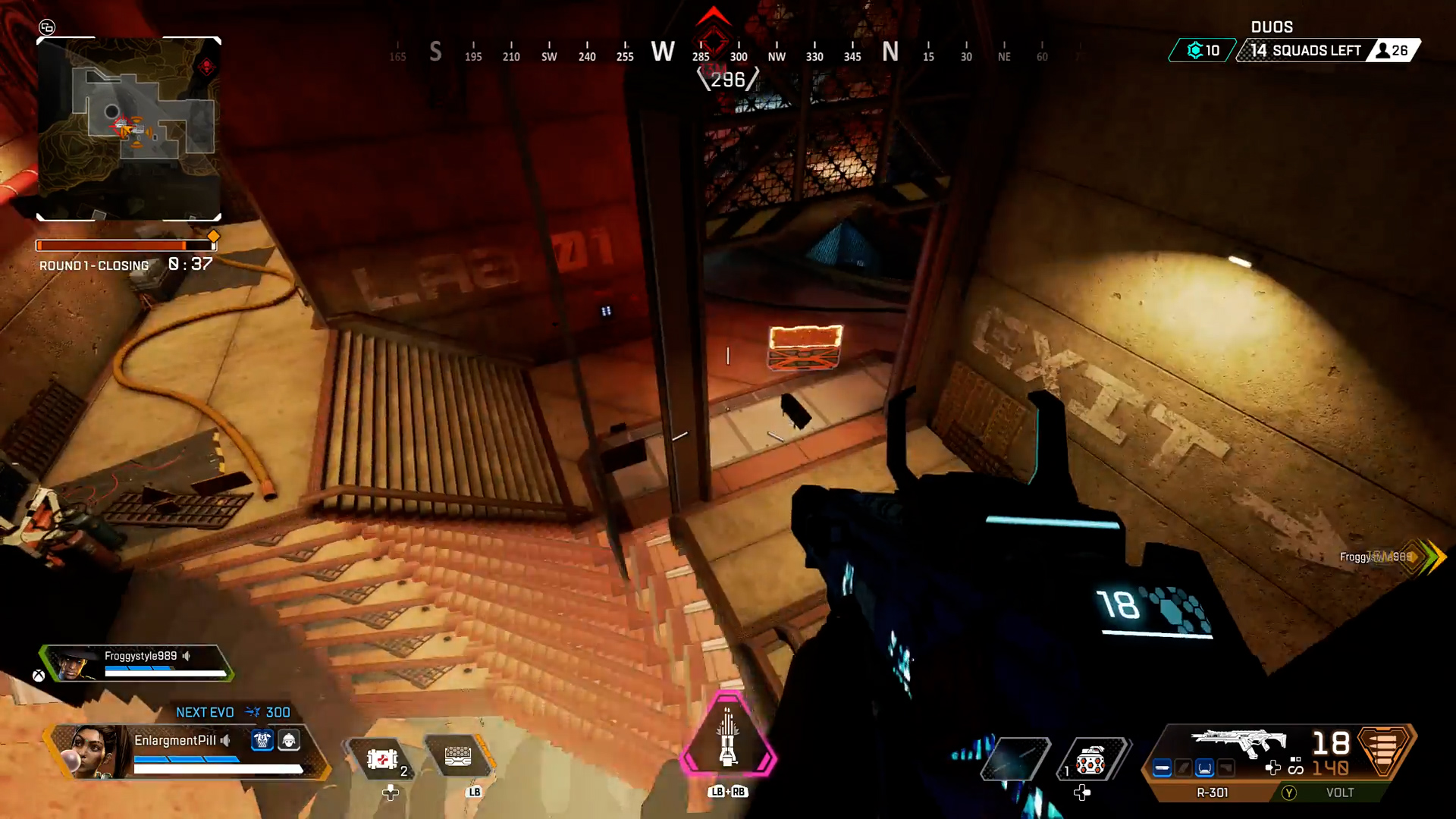Click the R-301 barrel attachment slot
Viewport: 1456px width, 819px height.
click(x=1162, y=768)
